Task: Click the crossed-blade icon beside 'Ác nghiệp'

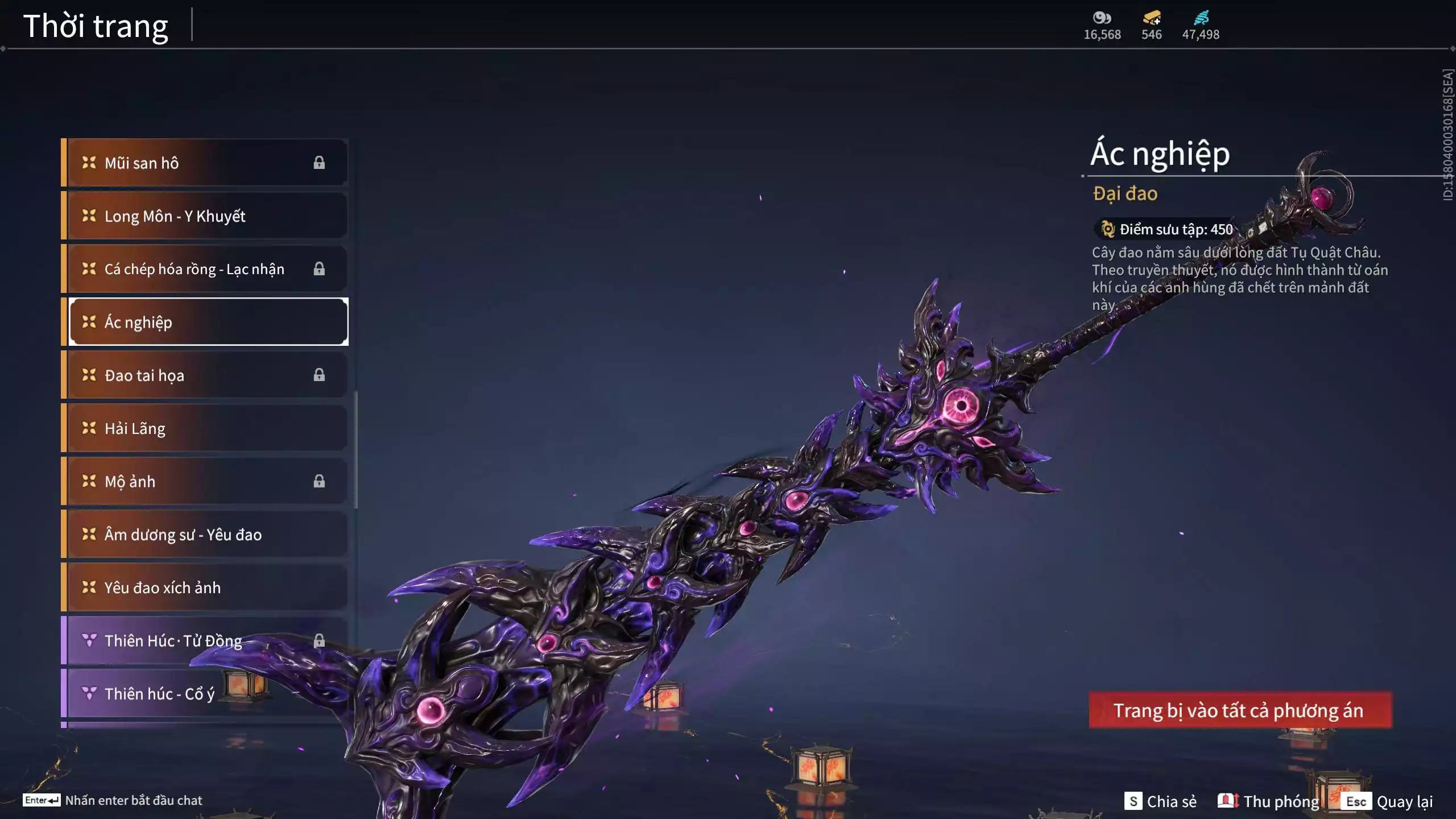Action: [x=88, y=322]
